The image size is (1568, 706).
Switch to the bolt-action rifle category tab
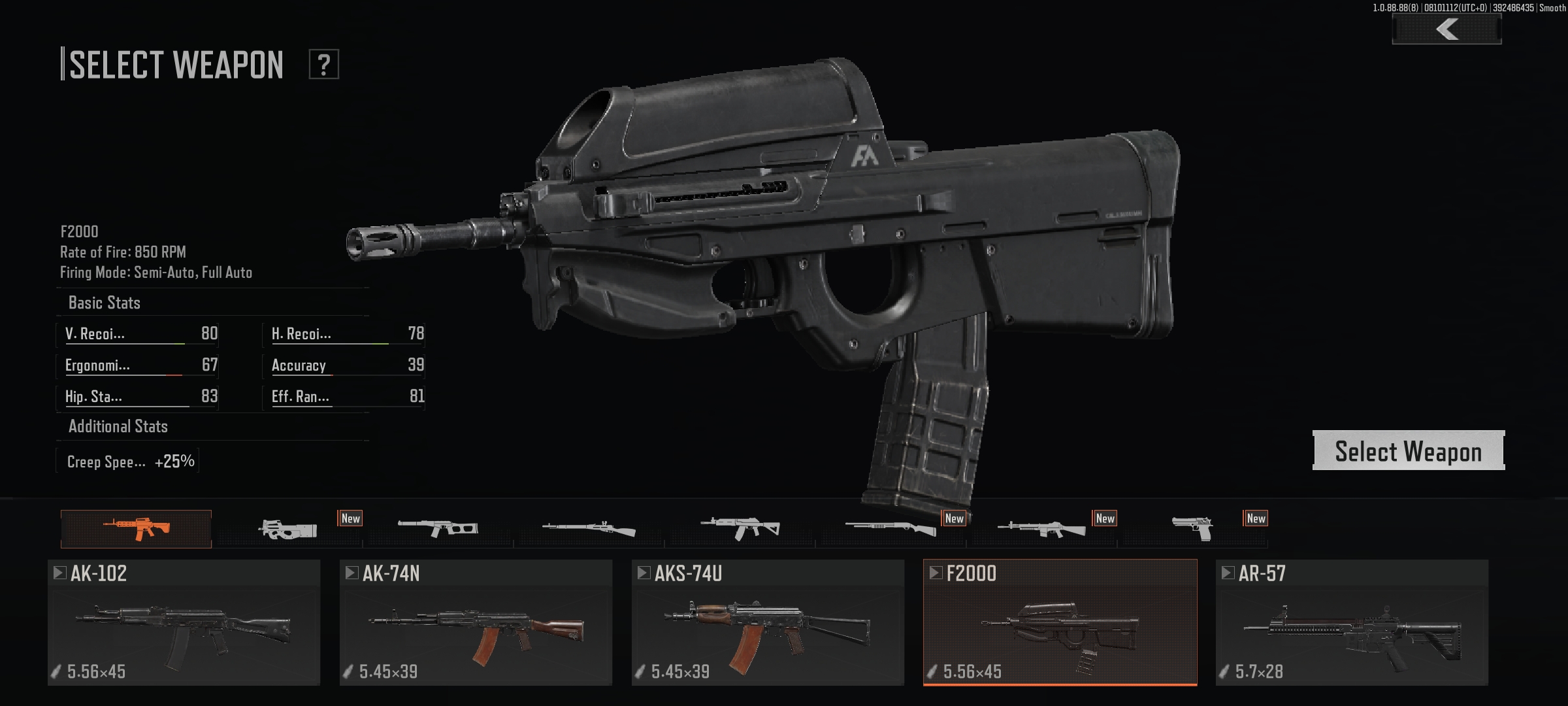(x=589, y=528)
